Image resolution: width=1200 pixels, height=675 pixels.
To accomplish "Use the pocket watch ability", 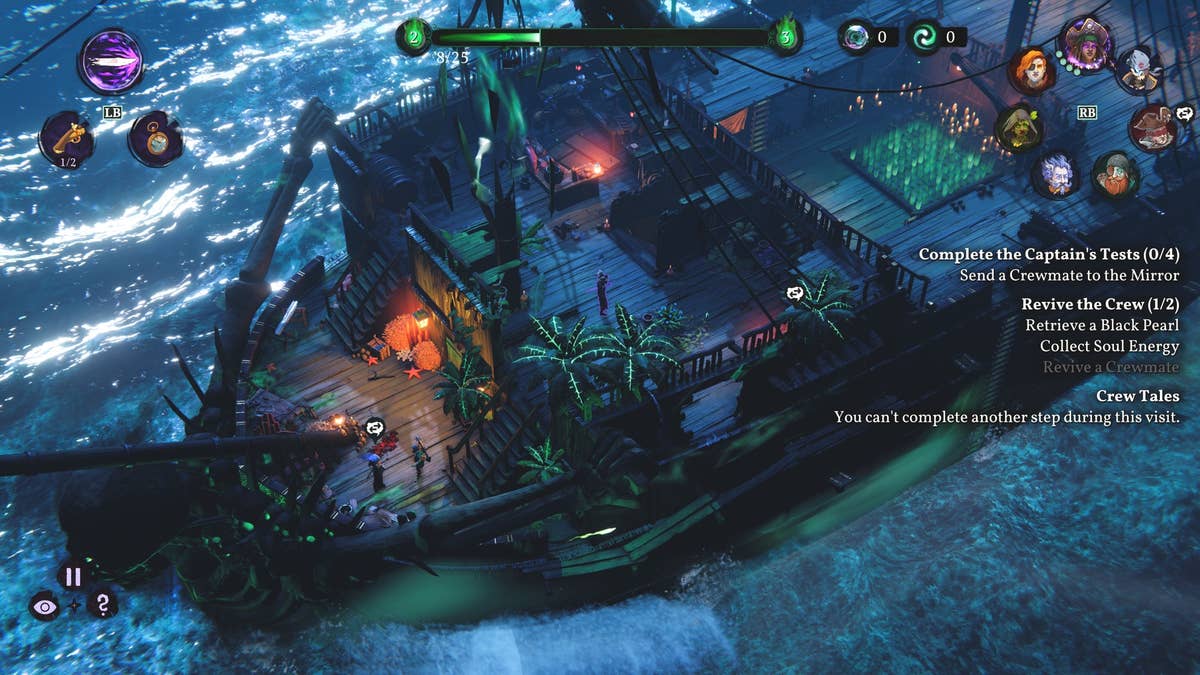I will tap(155, 139).
